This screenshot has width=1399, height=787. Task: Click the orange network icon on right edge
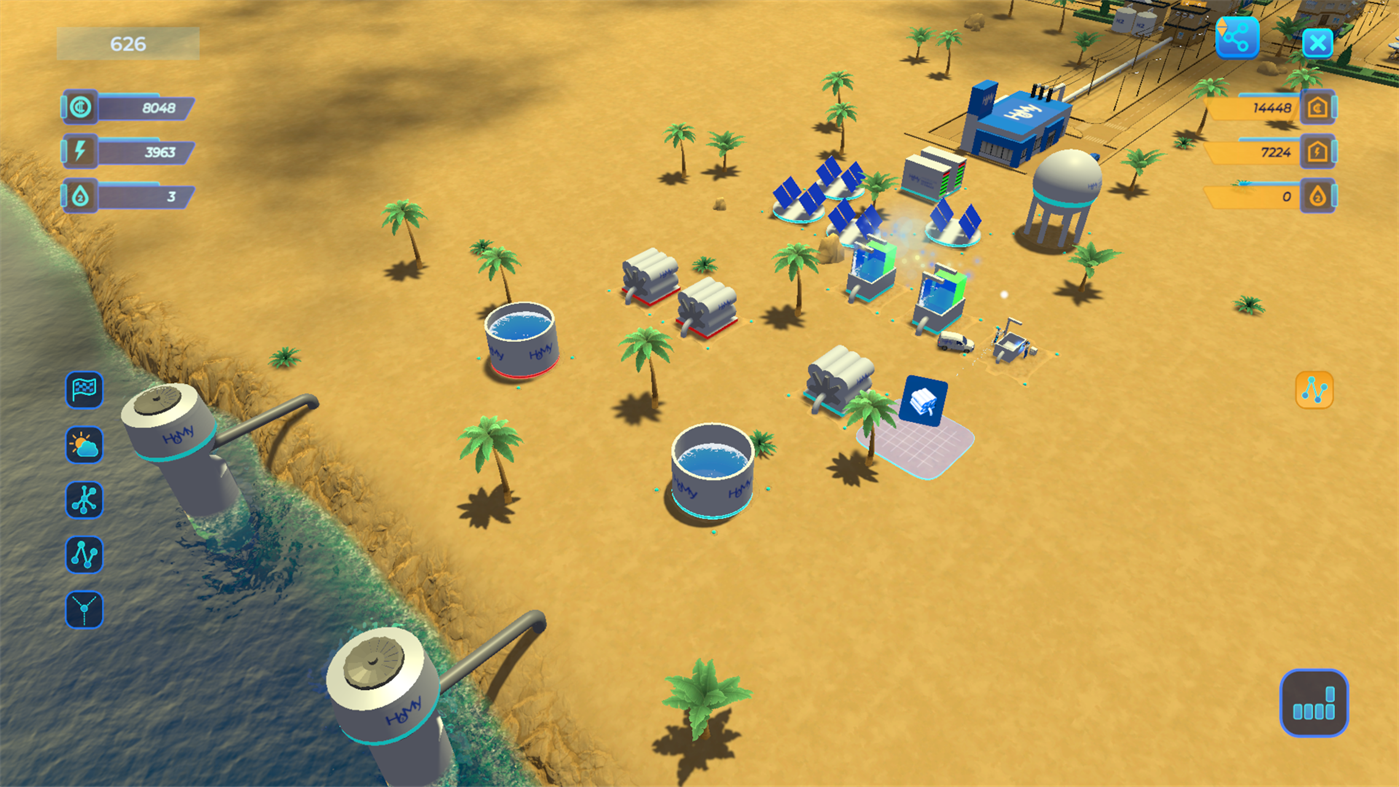[1314, 389]
